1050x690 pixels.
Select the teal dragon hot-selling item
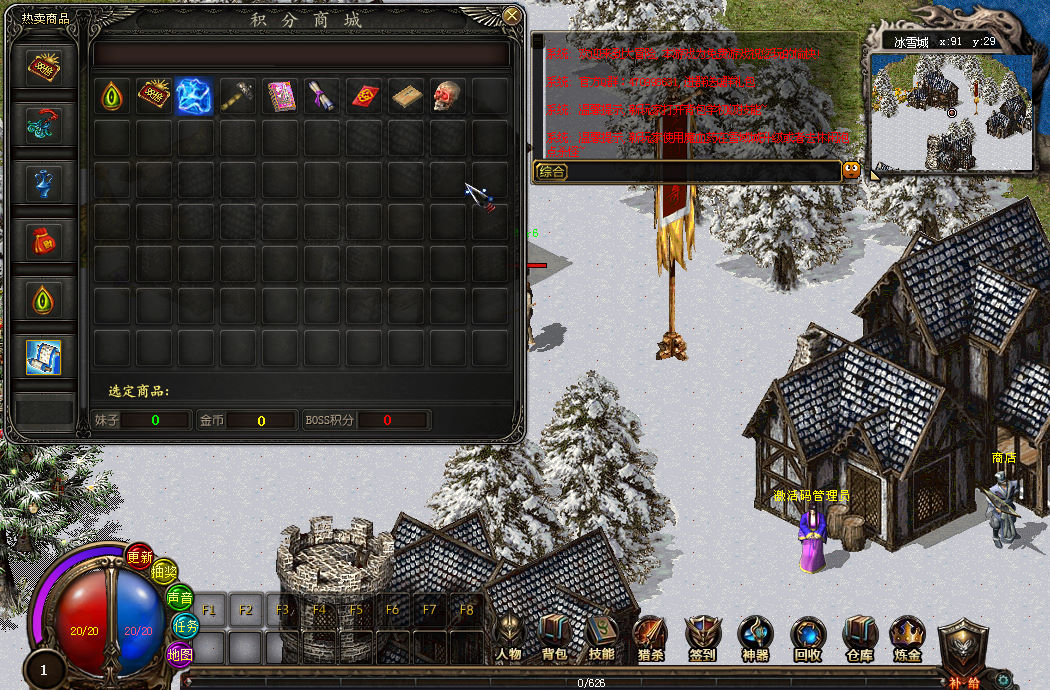click(x=44, y=124)
